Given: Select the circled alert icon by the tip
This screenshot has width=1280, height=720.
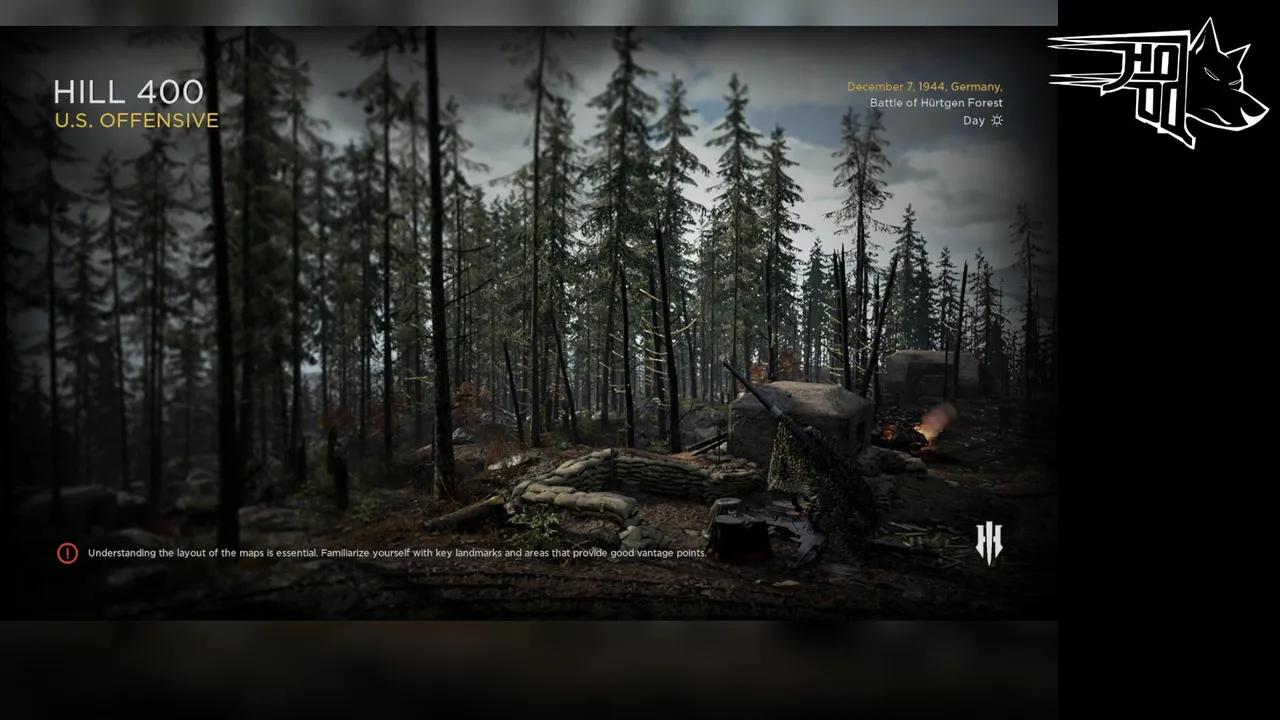Looking at the screenshot, I should pos(67,552).
